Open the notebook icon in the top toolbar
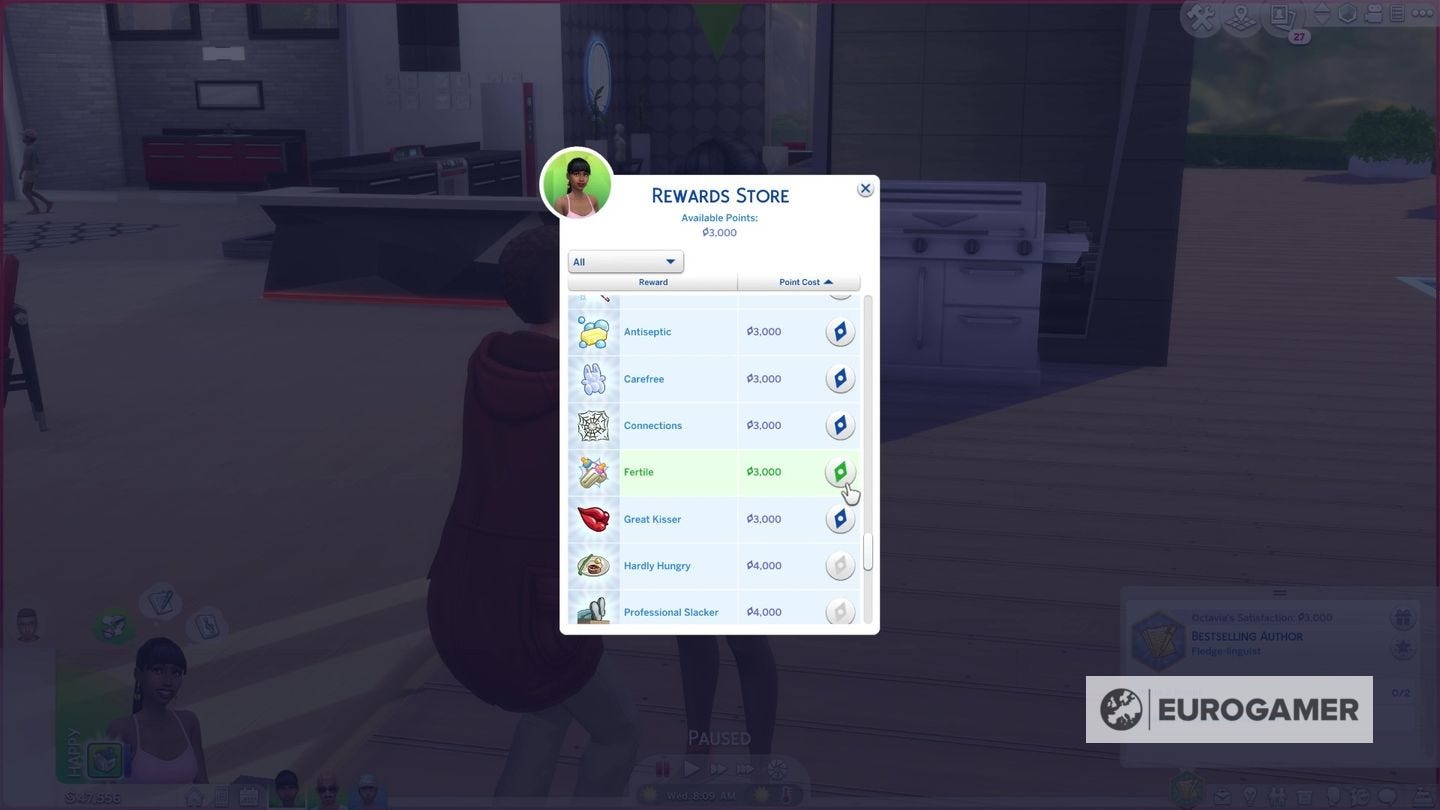This screenshot has width=1440, height=810. [x=1397, y=14]
